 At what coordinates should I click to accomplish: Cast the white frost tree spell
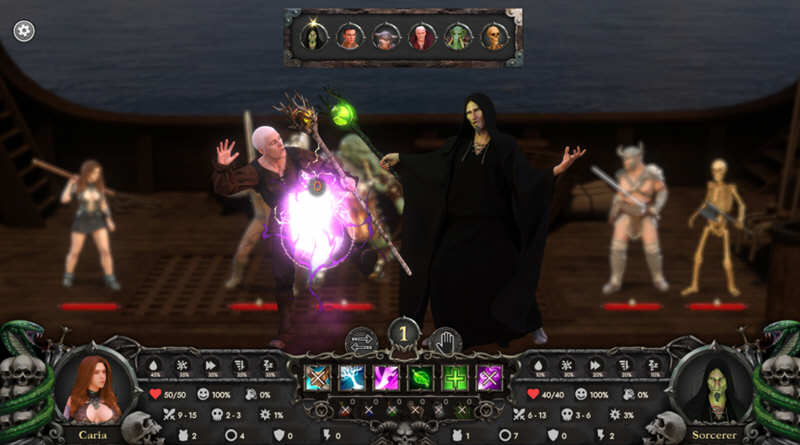pyautogui.click(x=351, y=378)
